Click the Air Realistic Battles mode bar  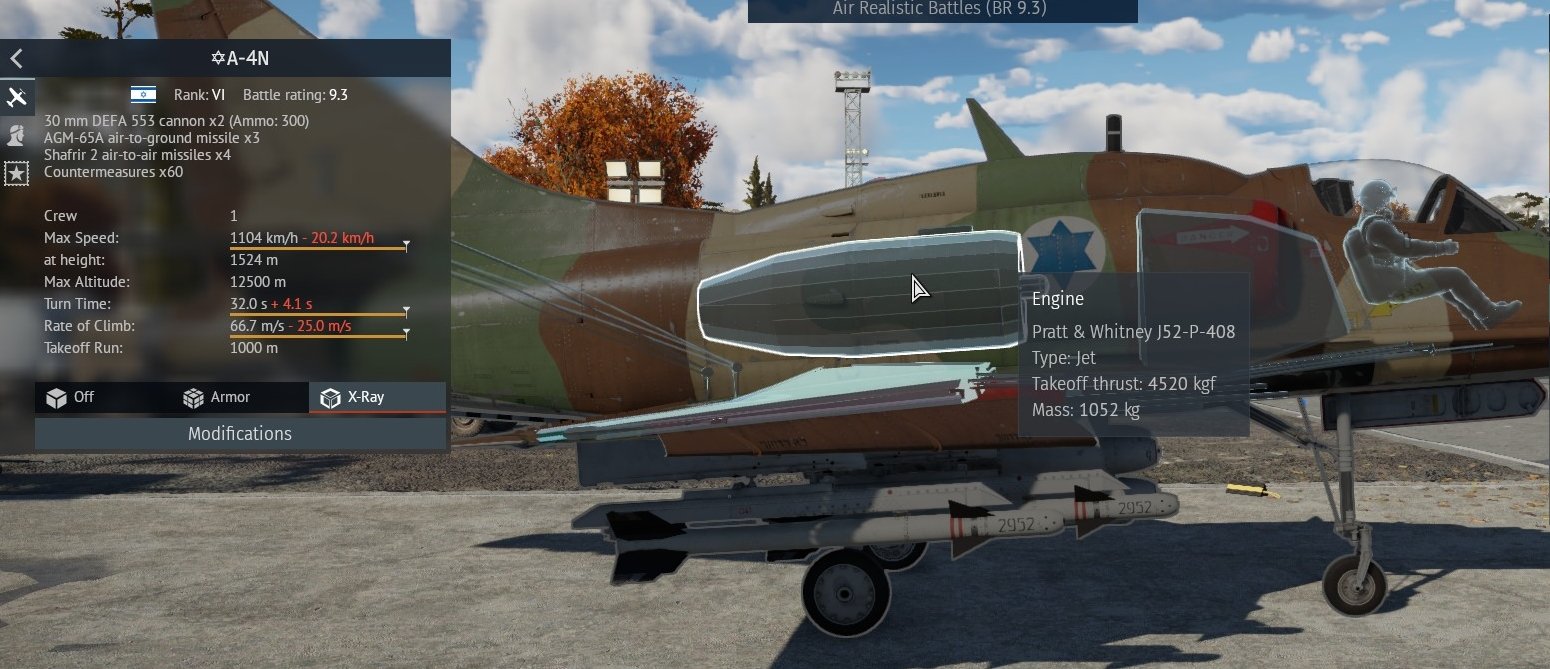941,10
